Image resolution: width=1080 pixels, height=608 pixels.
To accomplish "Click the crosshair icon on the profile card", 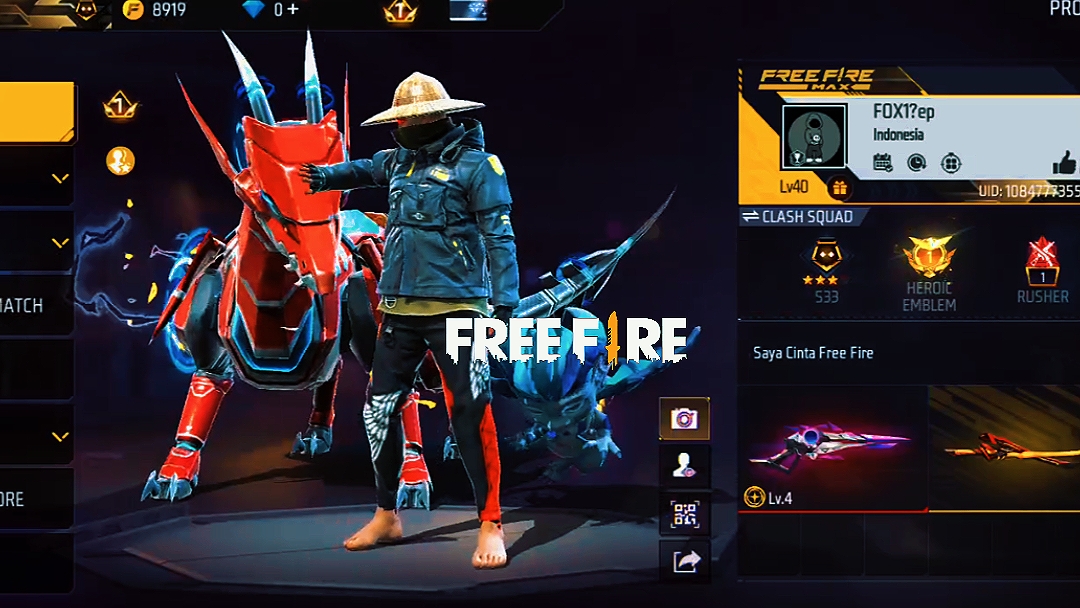I will [951, 163].
